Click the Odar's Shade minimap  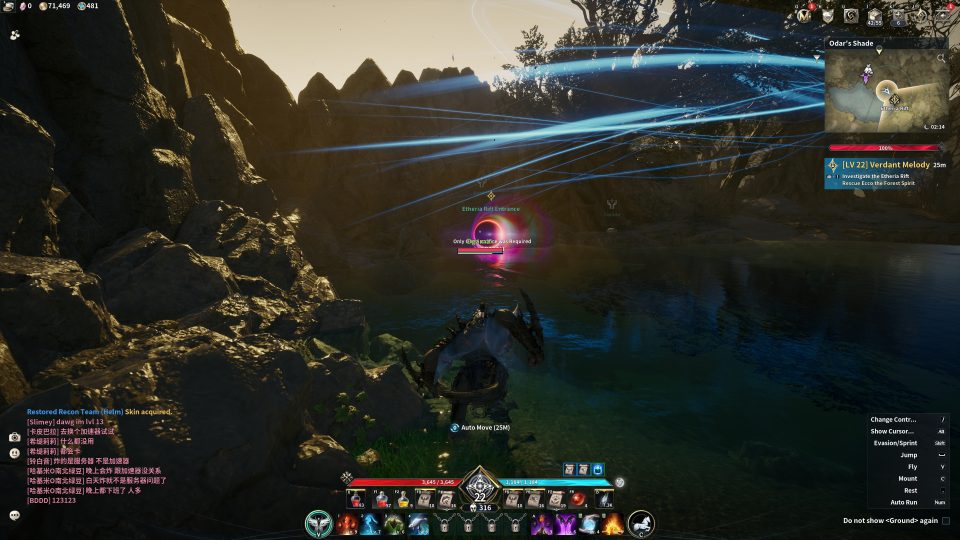pyautogui.click(x=886, y=91)
